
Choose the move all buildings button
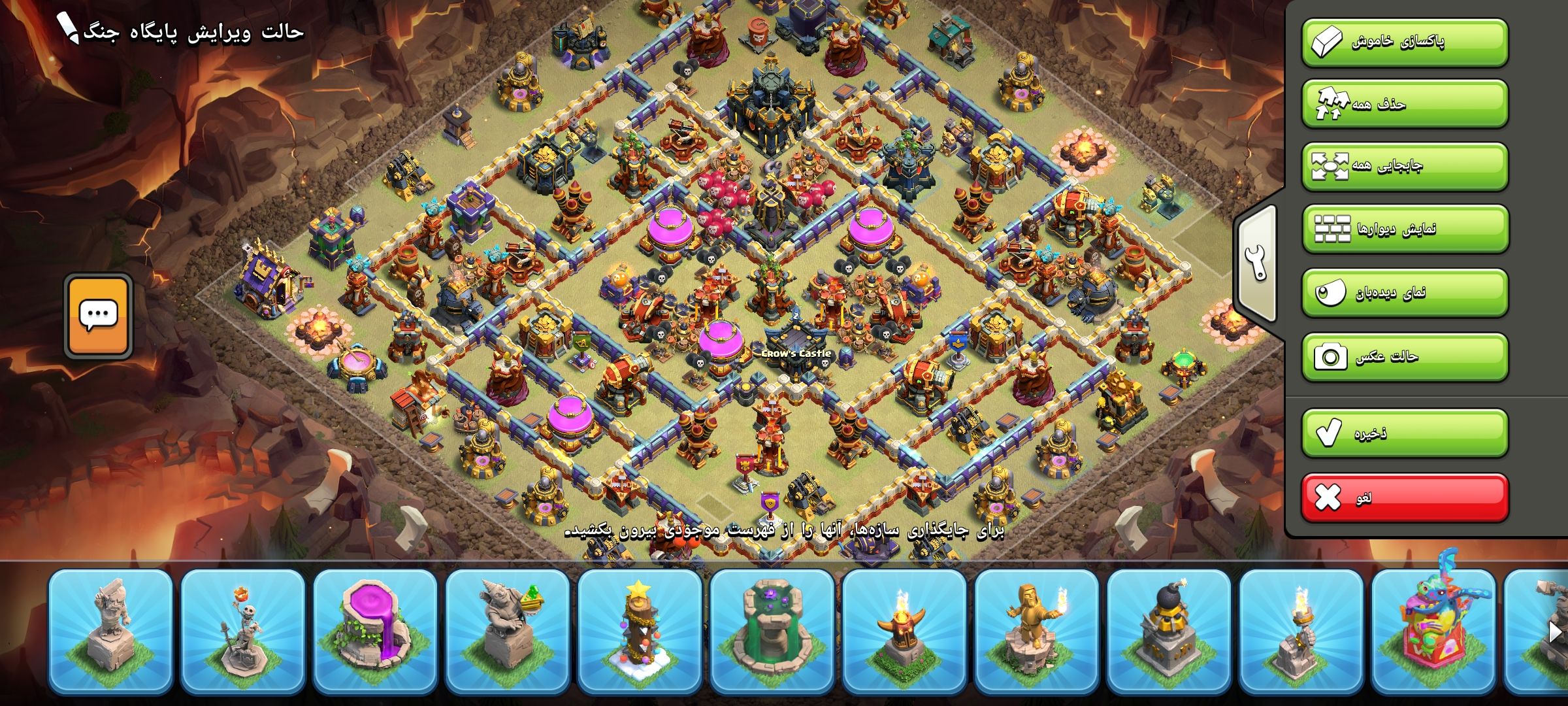coord(1405,165)
